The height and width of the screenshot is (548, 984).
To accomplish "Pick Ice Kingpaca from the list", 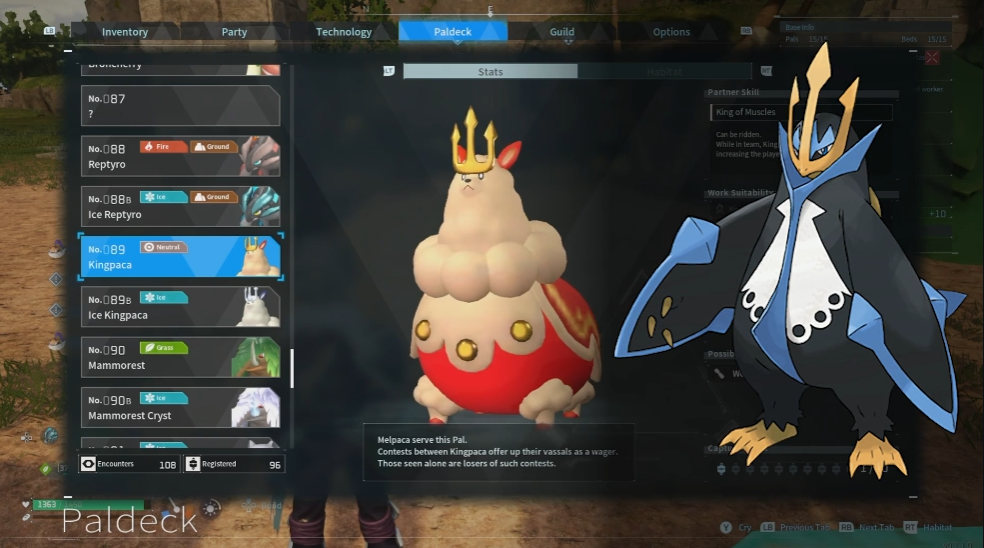I will [180, 307].
